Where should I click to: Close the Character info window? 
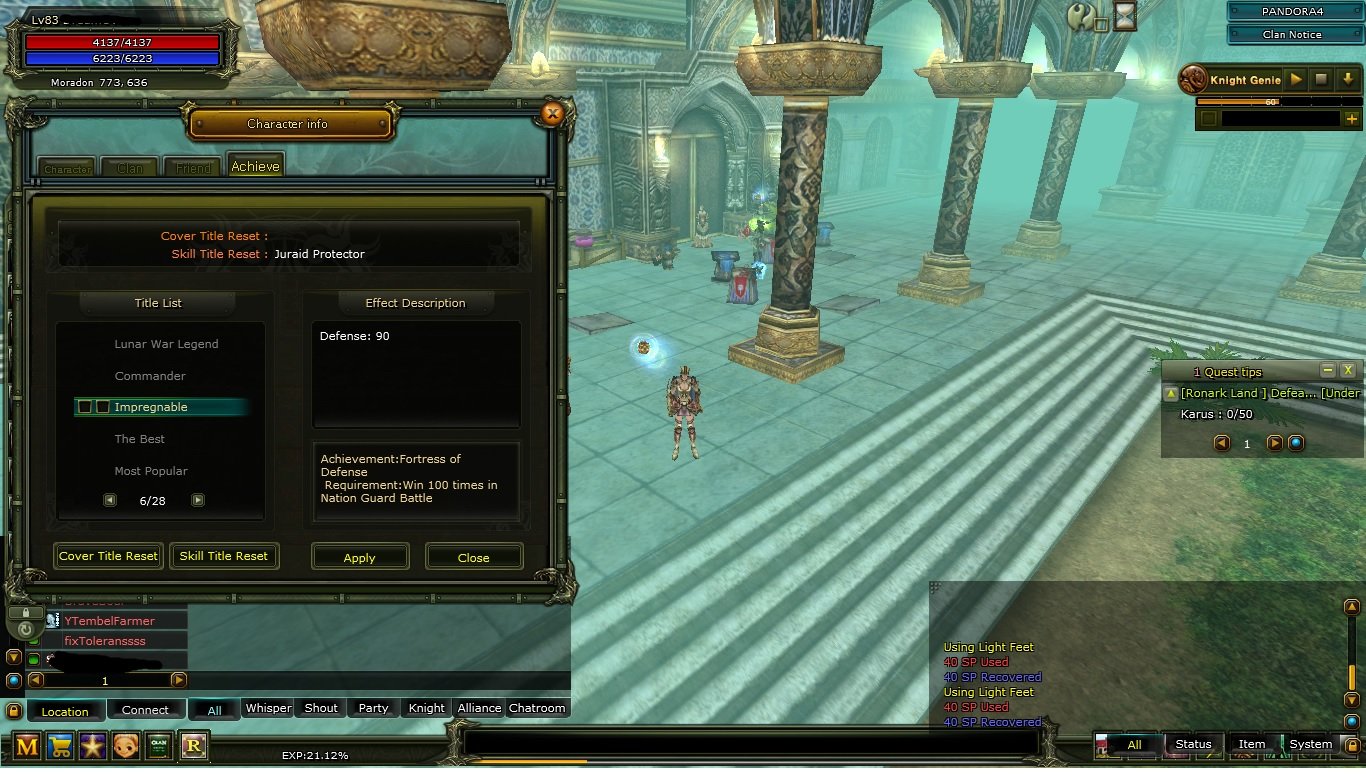552,114
